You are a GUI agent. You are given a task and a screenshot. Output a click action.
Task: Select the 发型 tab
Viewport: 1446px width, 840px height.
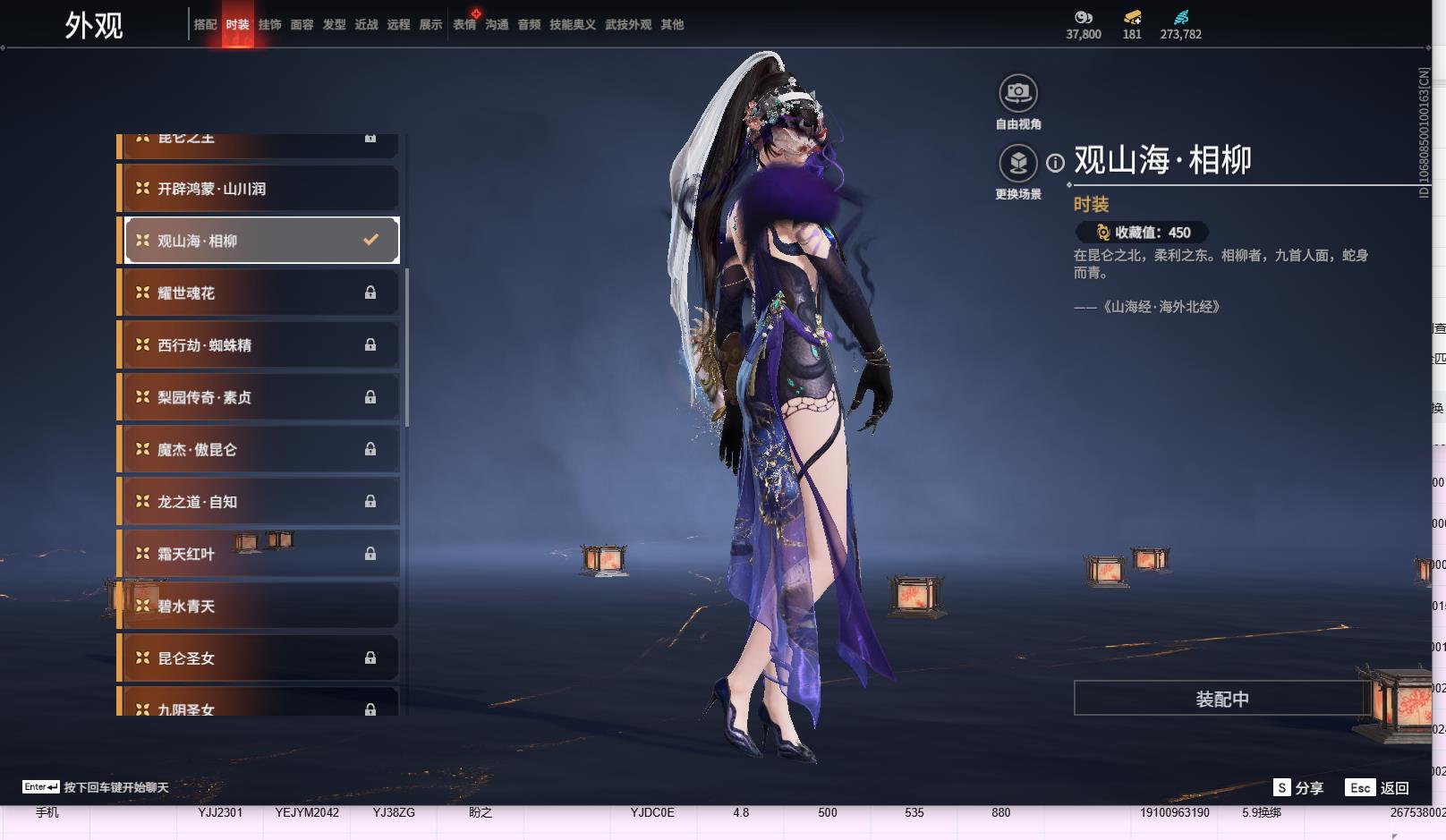pos(334,25)
